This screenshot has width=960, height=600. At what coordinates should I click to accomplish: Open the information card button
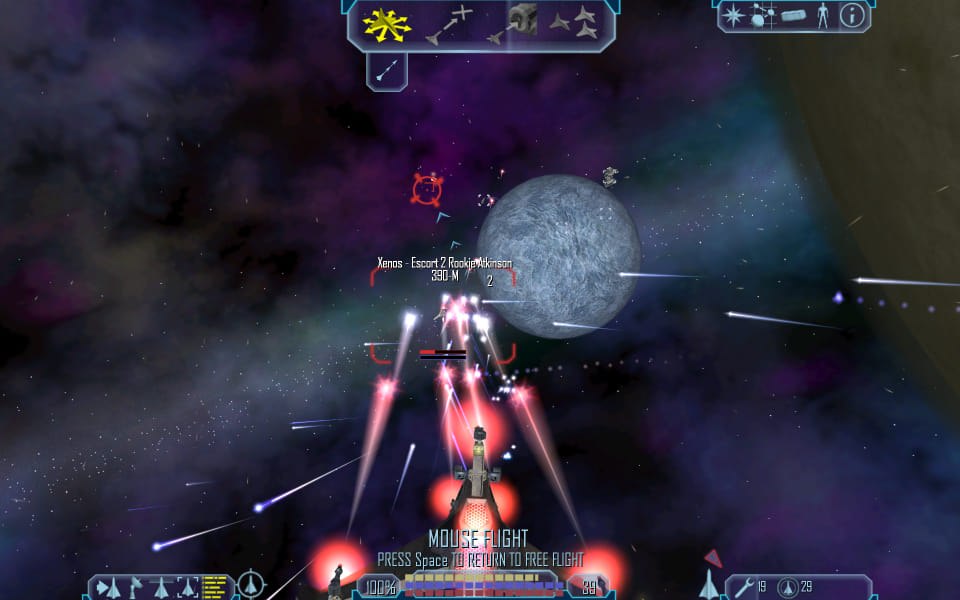[851, 16]
